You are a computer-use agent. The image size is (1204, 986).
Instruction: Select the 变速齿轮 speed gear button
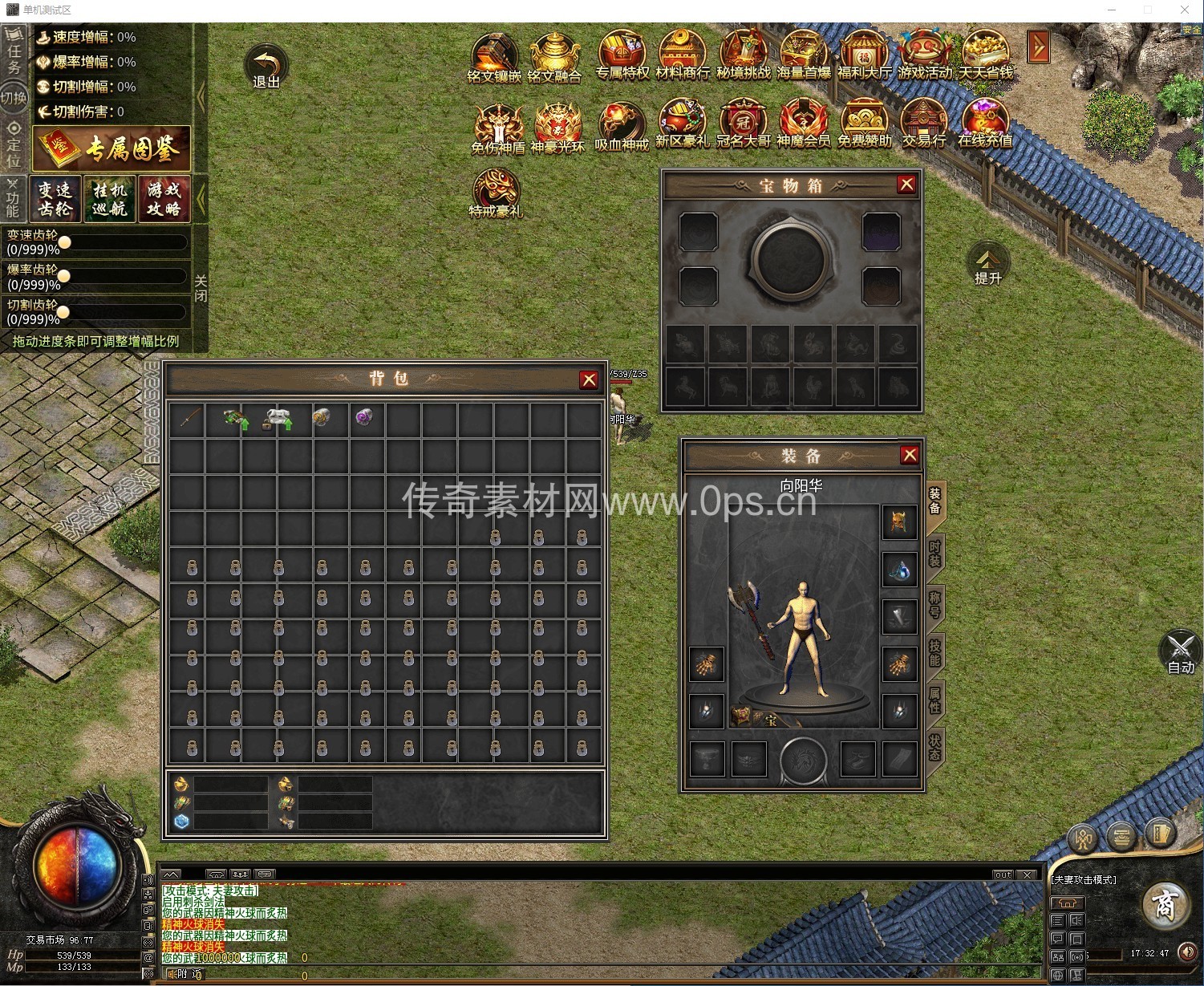pos(55,198)
